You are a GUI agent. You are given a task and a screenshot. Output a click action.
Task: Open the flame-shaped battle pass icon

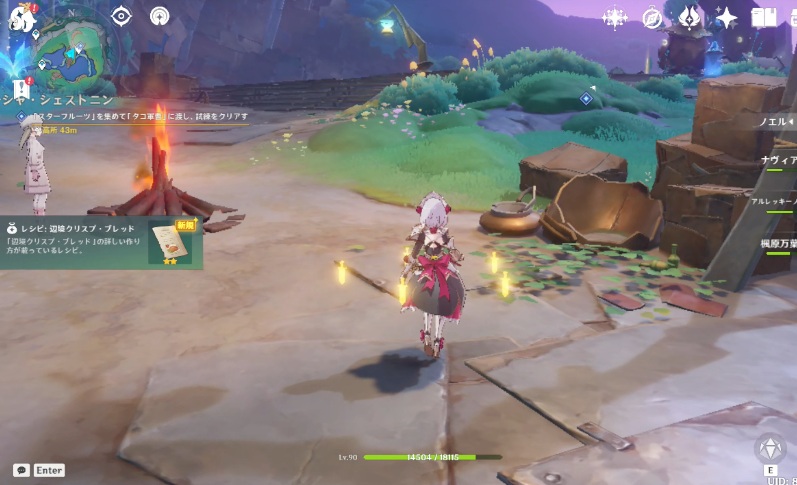[689, 18]
